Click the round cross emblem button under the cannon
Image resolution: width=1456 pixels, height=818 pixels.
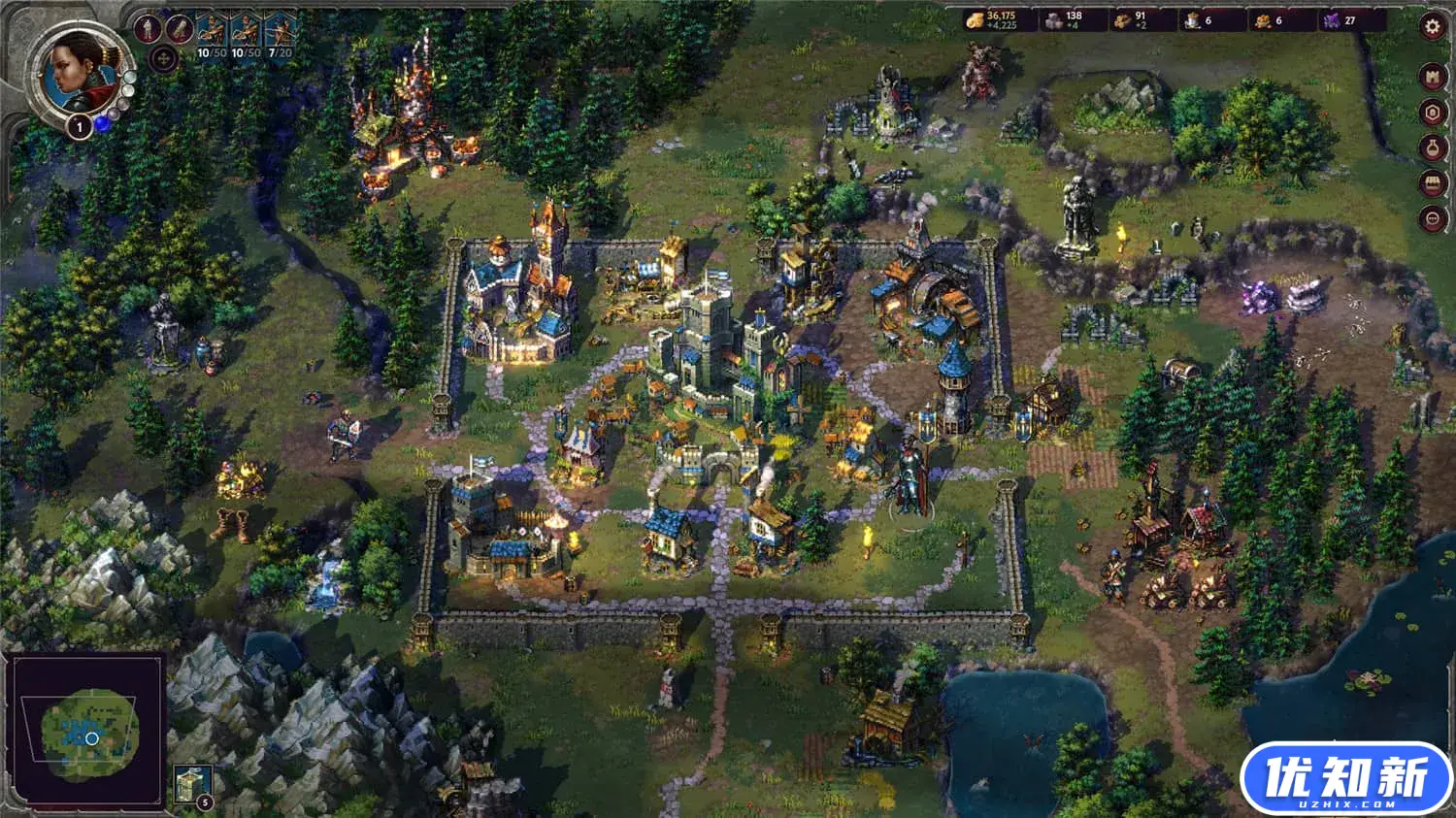[163, 59]
